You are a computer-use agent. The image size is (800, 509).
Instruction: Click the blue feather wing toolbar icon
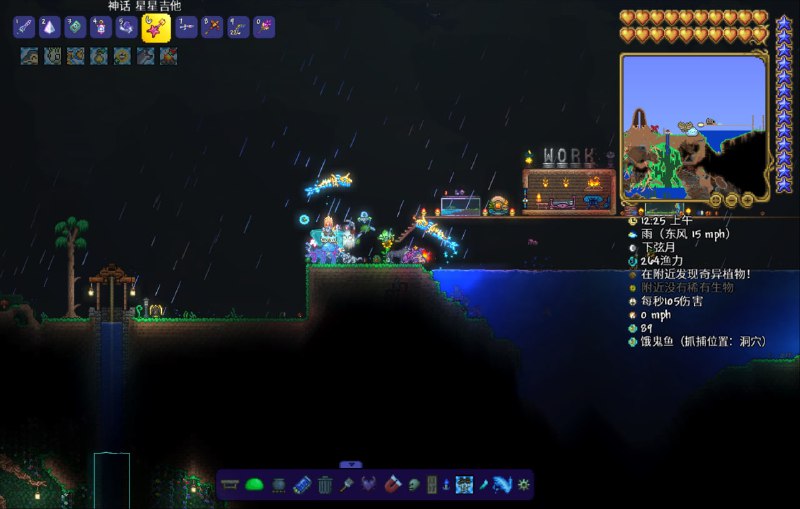pos(501,485)
